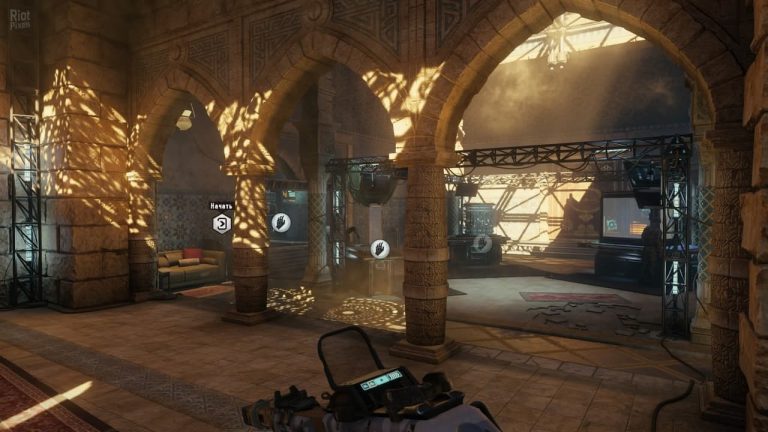Activate the faded, semi-transparent hand marker
This screenshot has height=432, width=768.
pyautogui.click(x=483, y=243)
